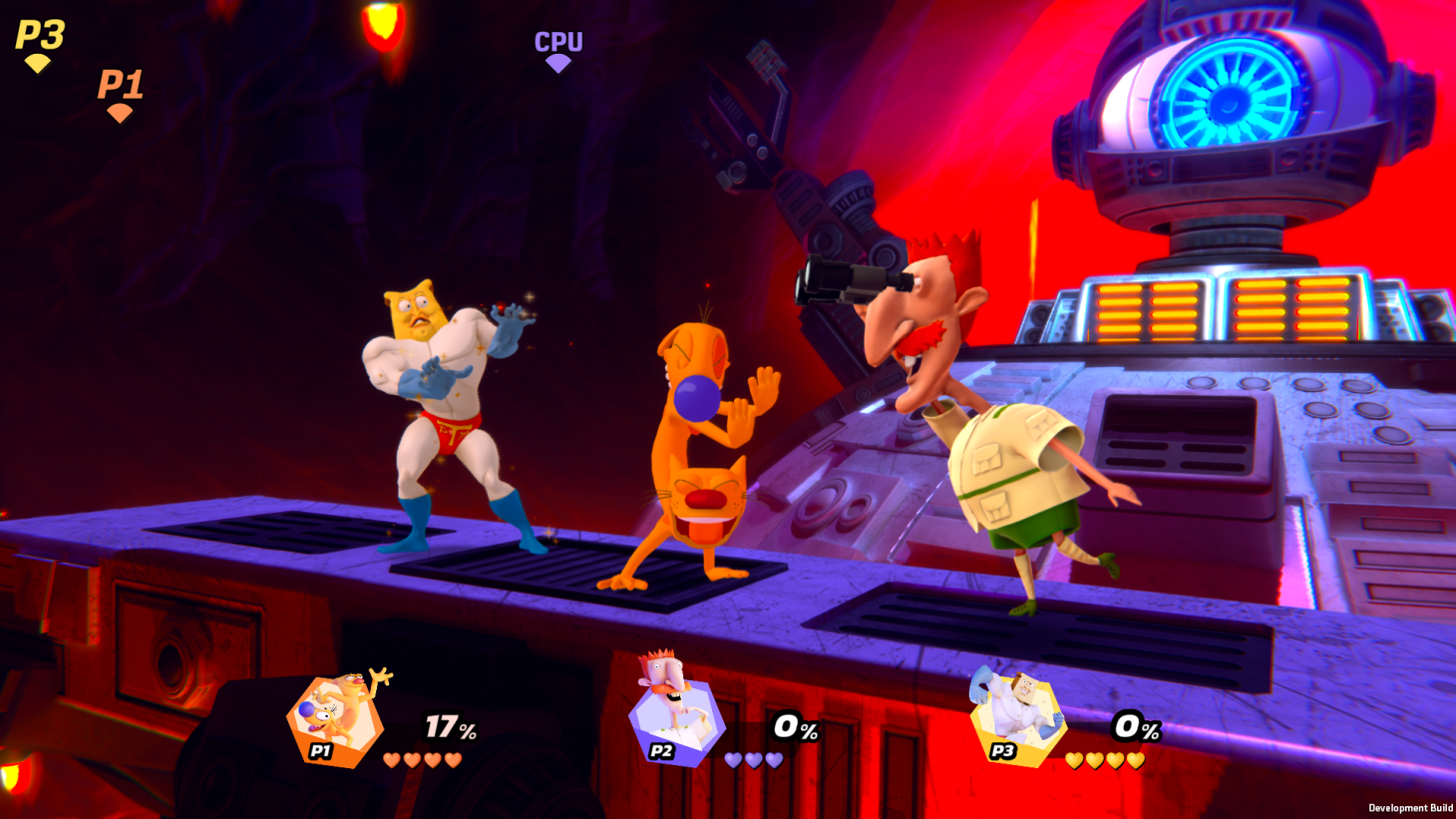The height and width of the screenshot is (819, 1456).
Task: Click the purple CPU player indicator
Action: pos(558,50)
